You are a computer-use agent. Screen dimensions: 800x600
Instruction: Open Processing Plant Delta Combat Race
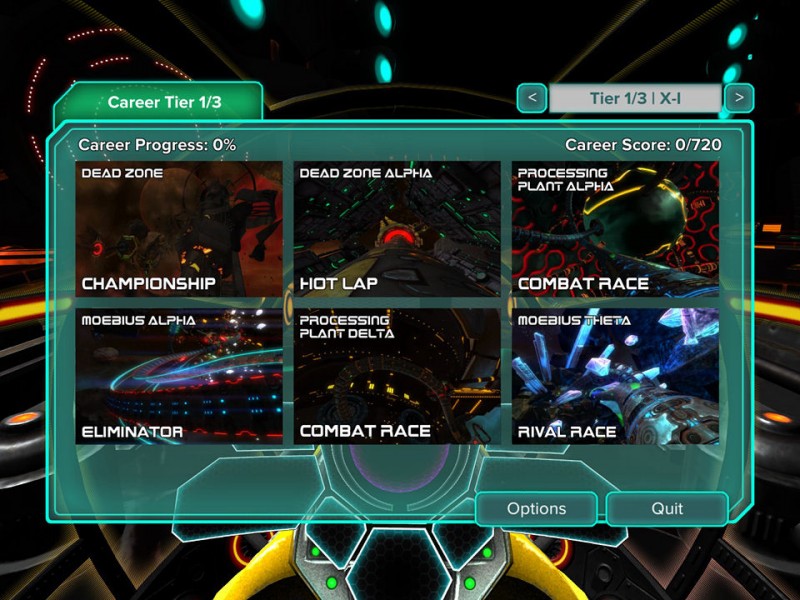(x=397, y=376)
